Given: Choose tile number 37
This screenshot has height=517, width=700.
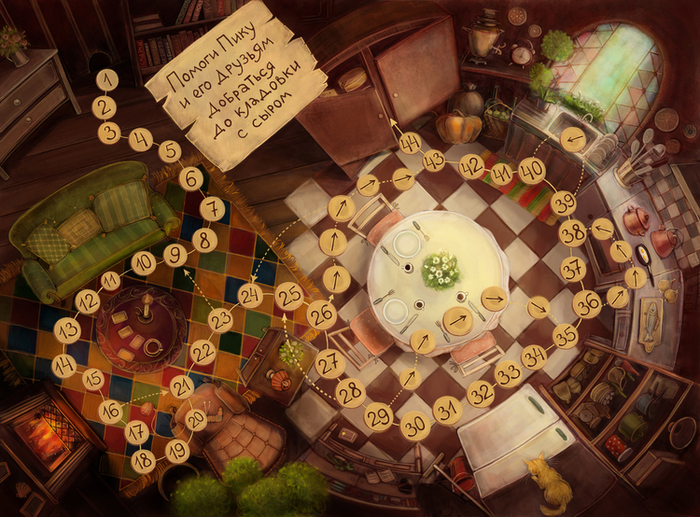Looking at the screenshot, I should [573, 269].
